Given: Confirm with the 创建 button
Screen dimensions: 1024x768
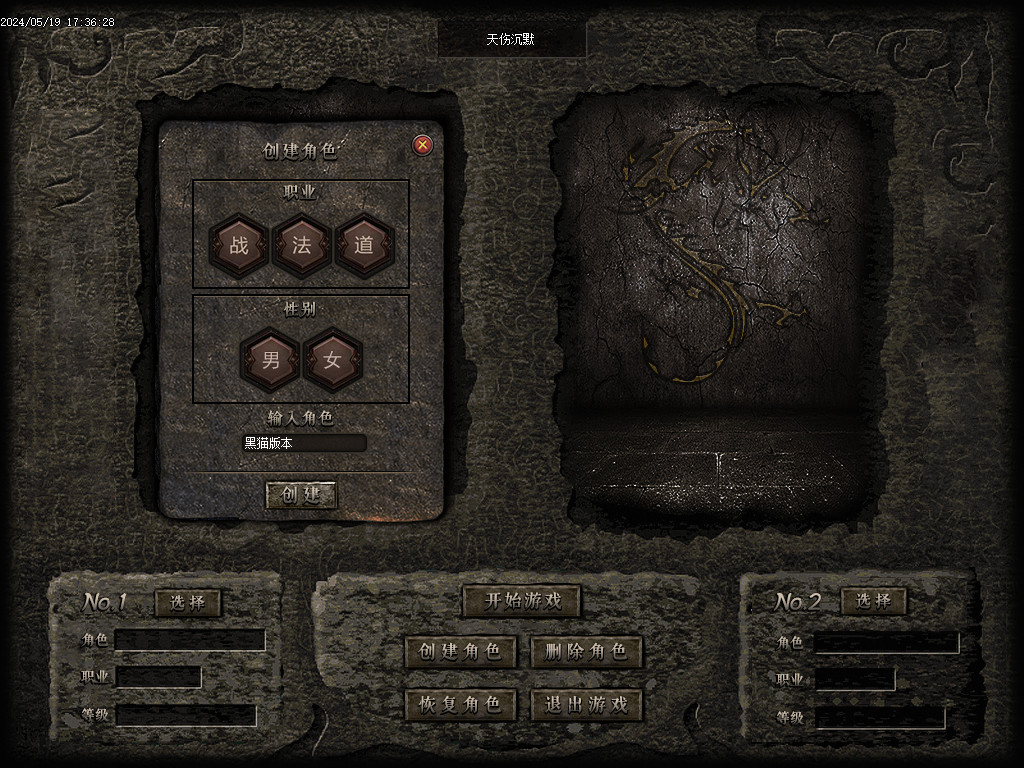Looking at the screenshot, I should tap(301, 495).
